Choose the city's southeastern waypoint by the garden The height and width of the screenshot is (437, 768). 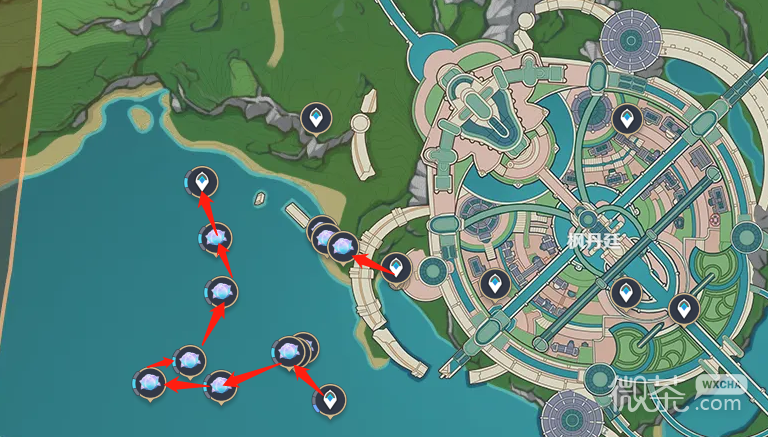click(x=684, y=309)
